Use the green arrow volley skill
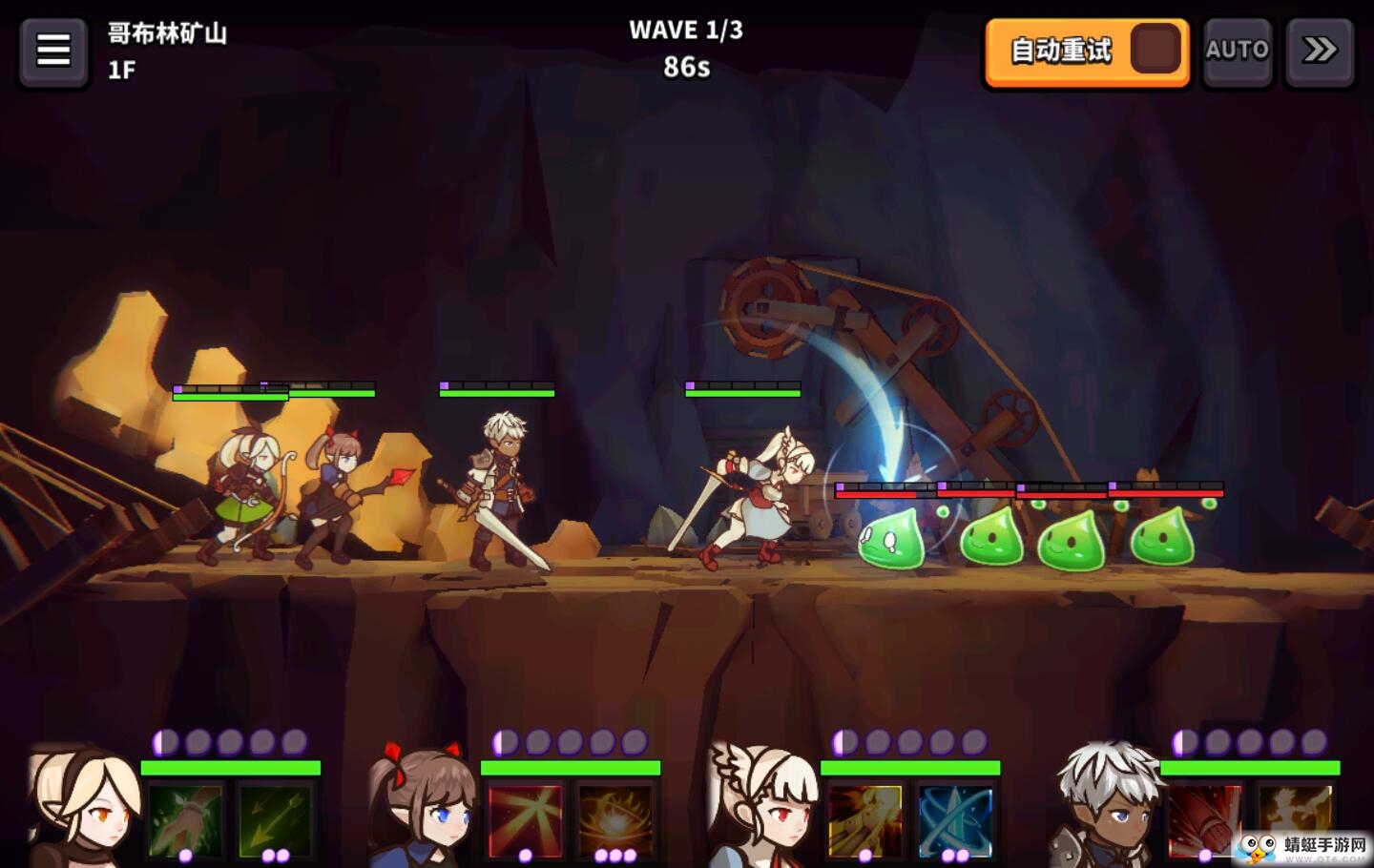 click(275, 818)
